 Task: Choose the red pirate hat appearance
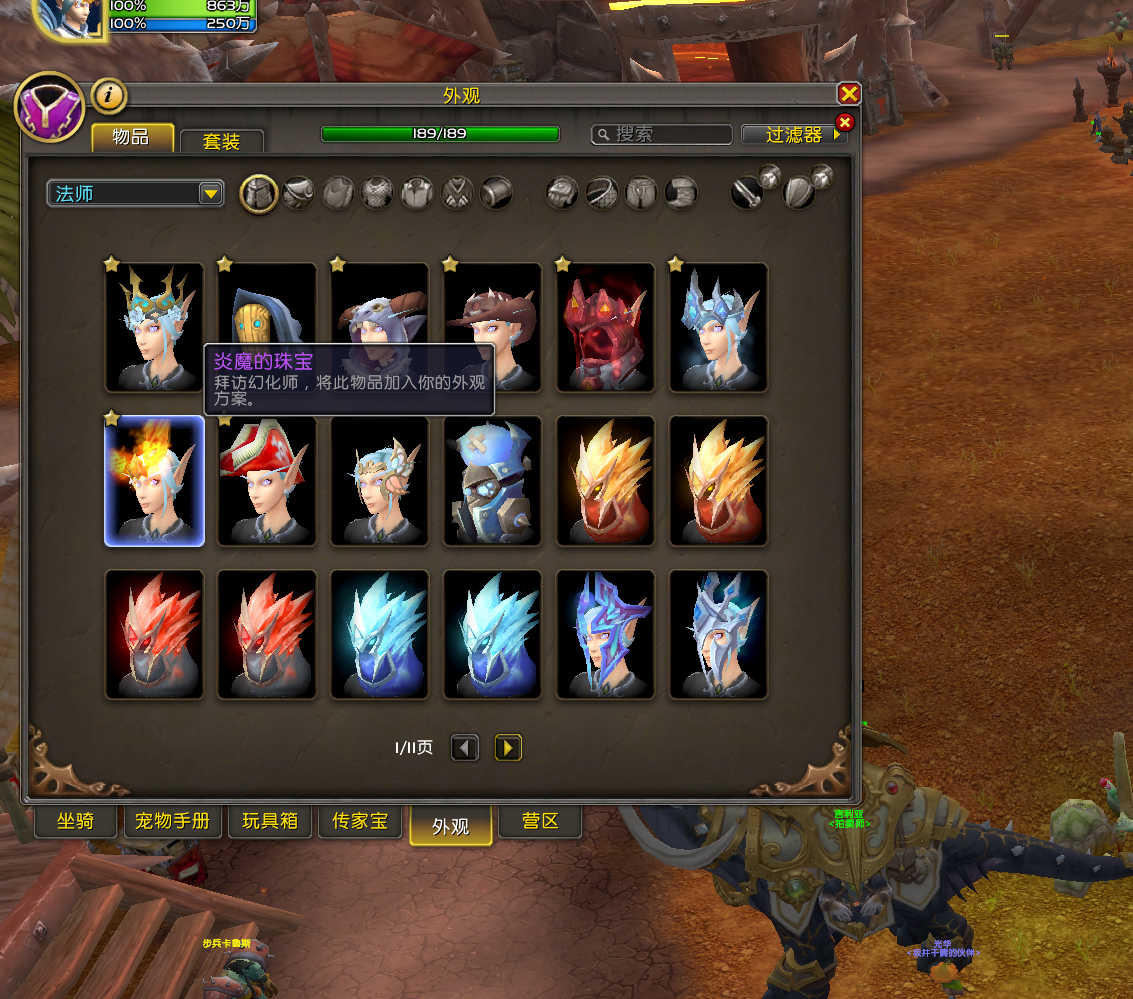[267, 481]
